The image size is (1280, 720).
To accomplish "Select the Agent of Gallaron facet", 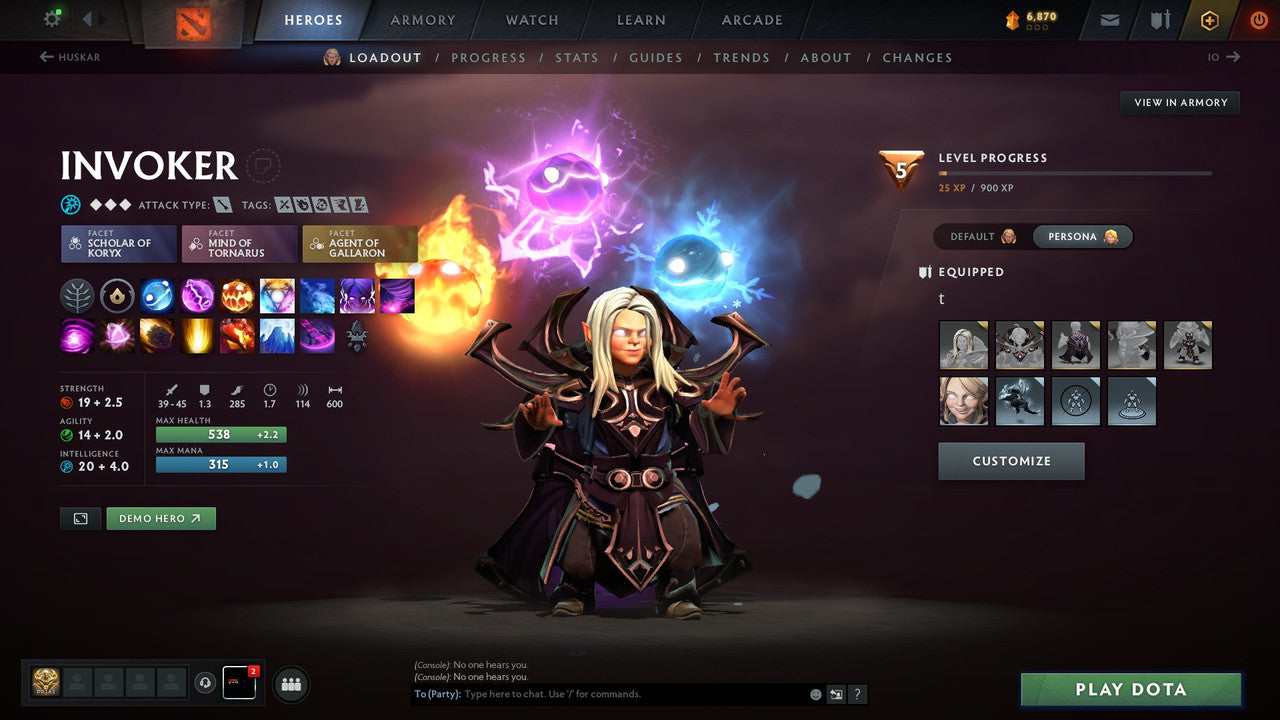I will [x=360, y=243].
